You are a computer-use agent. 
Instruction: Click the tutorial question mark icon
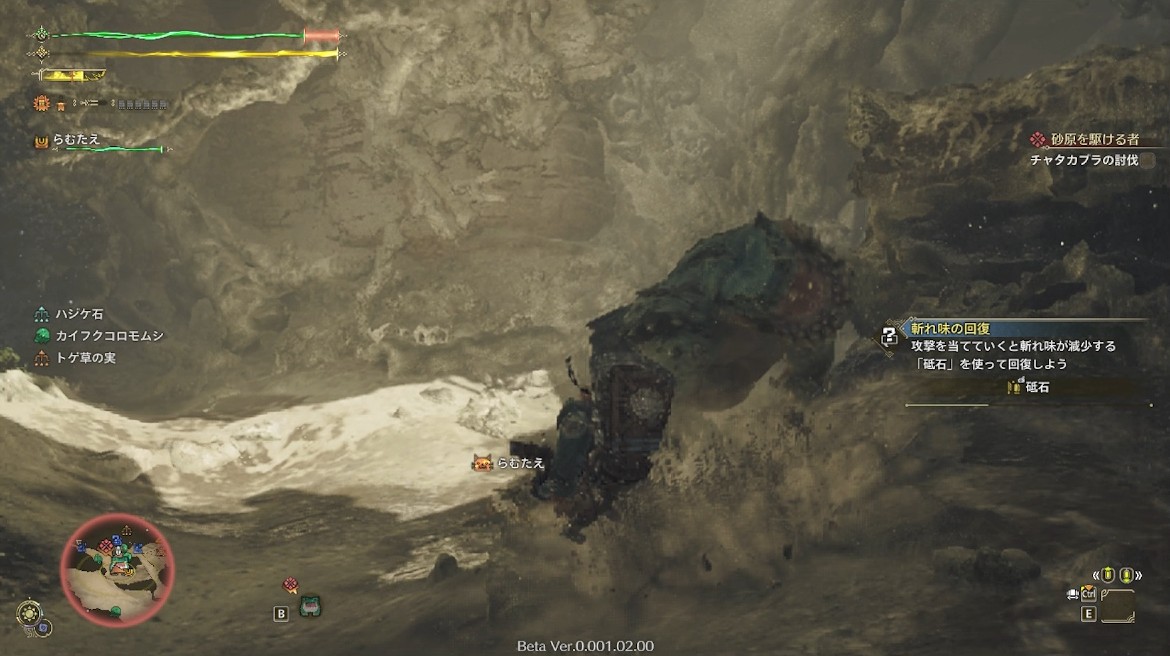click(889, 338)
